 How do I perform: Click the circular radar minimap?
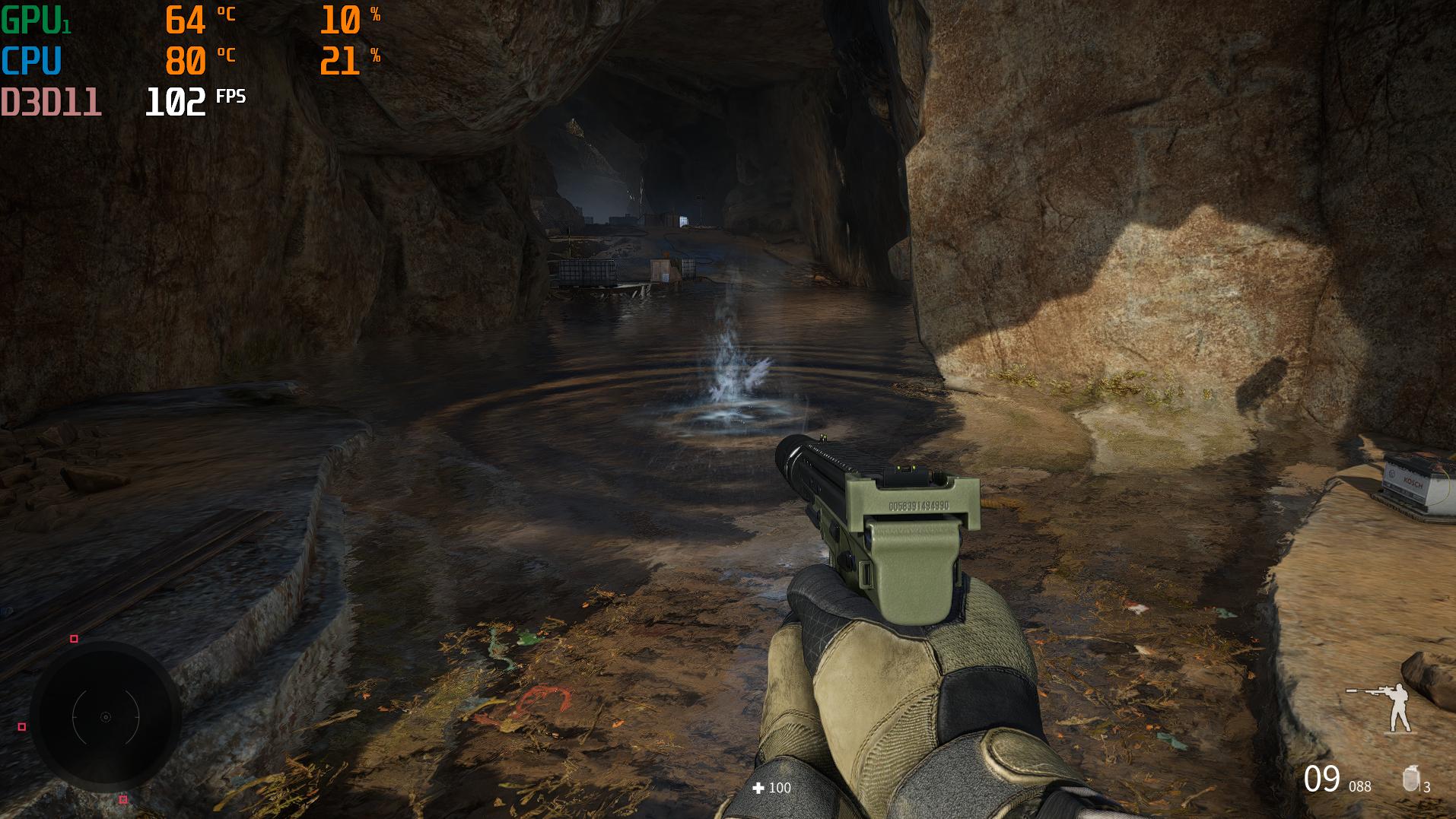coord(106,717)
